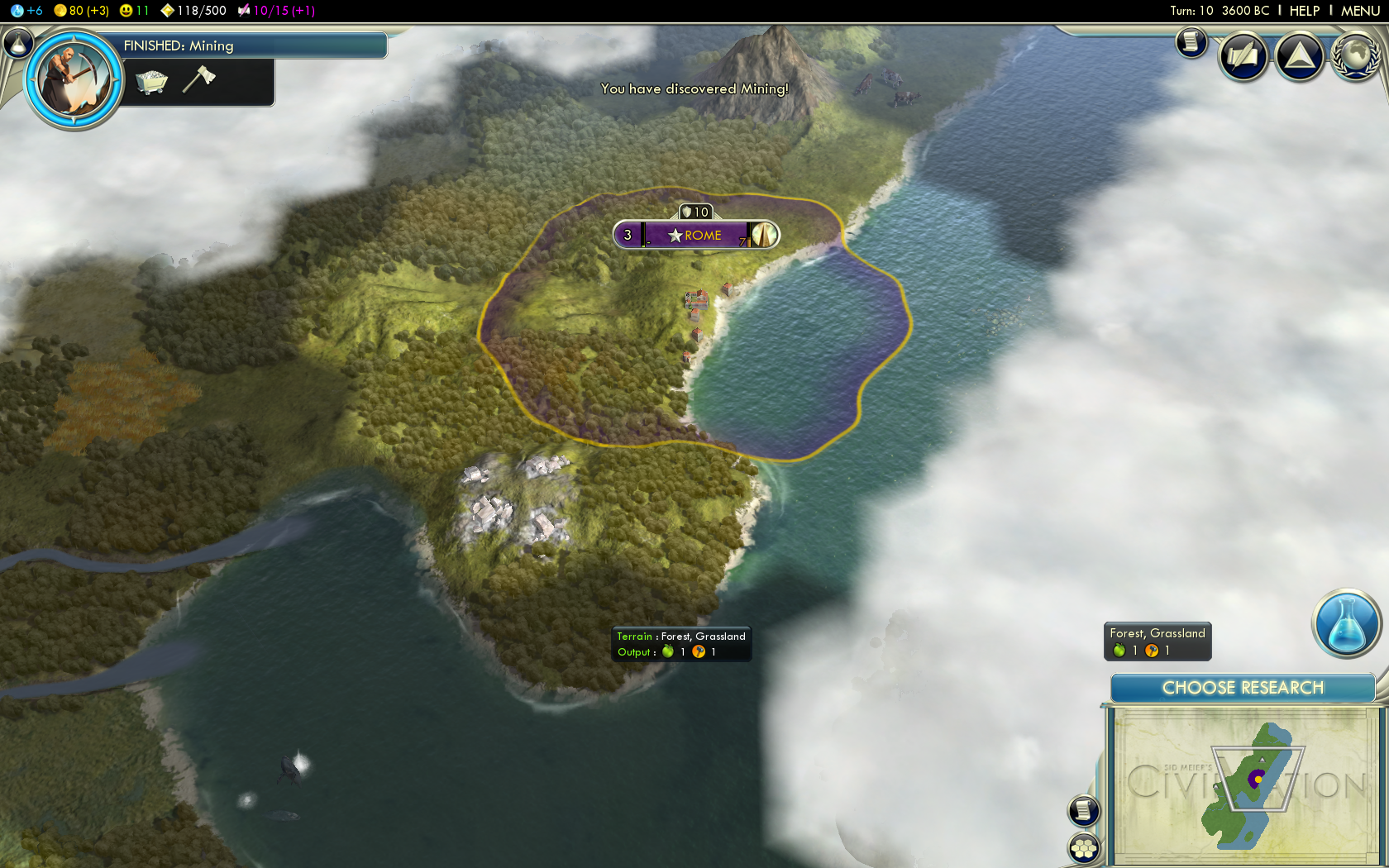Viewport: 1389px width, 868px height.
Task: Click the gold treasury readout
Action: pos(81,11)
